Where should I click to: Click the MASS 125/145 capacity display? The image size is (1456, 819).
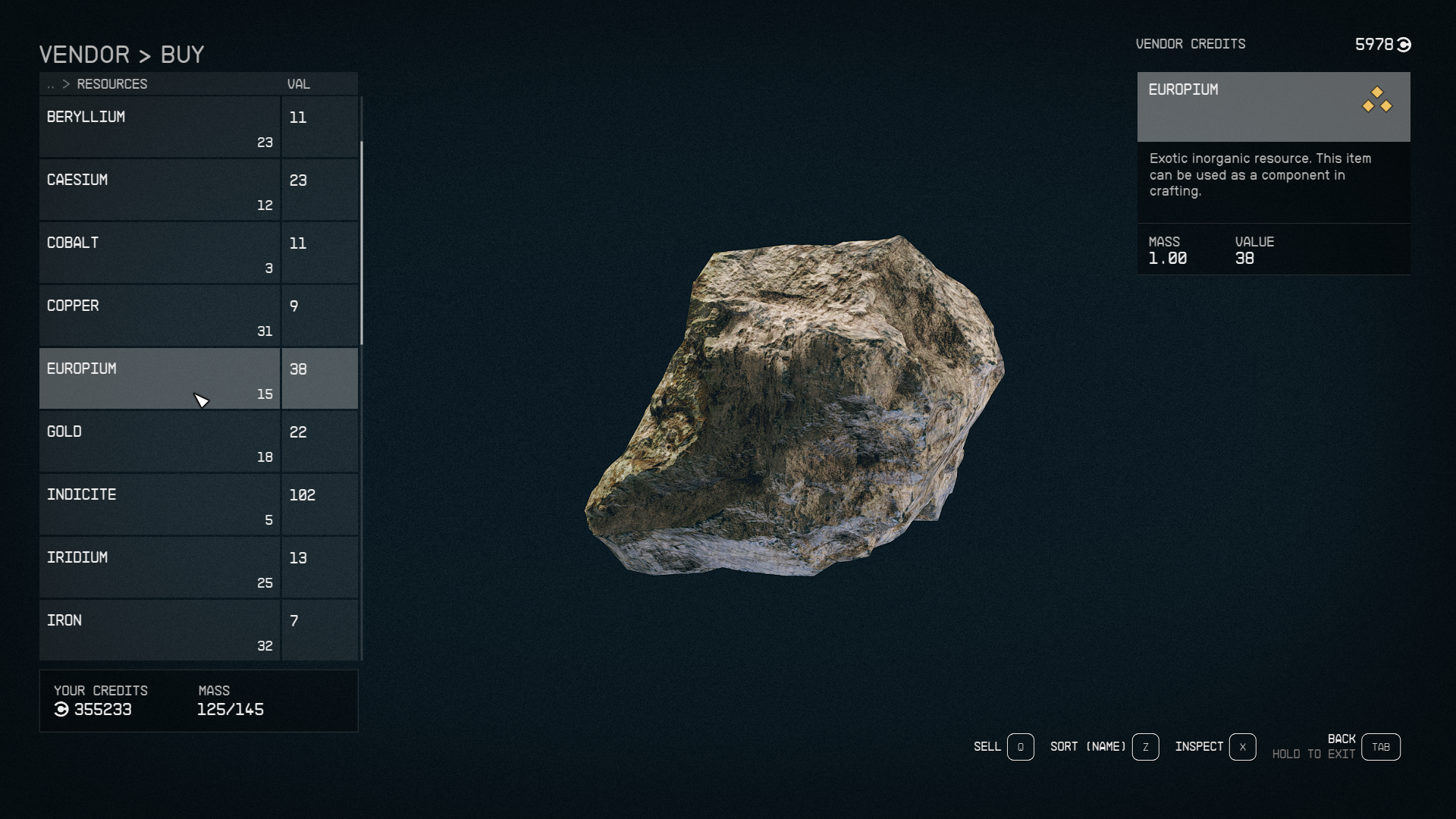click(x=229, y=710)
